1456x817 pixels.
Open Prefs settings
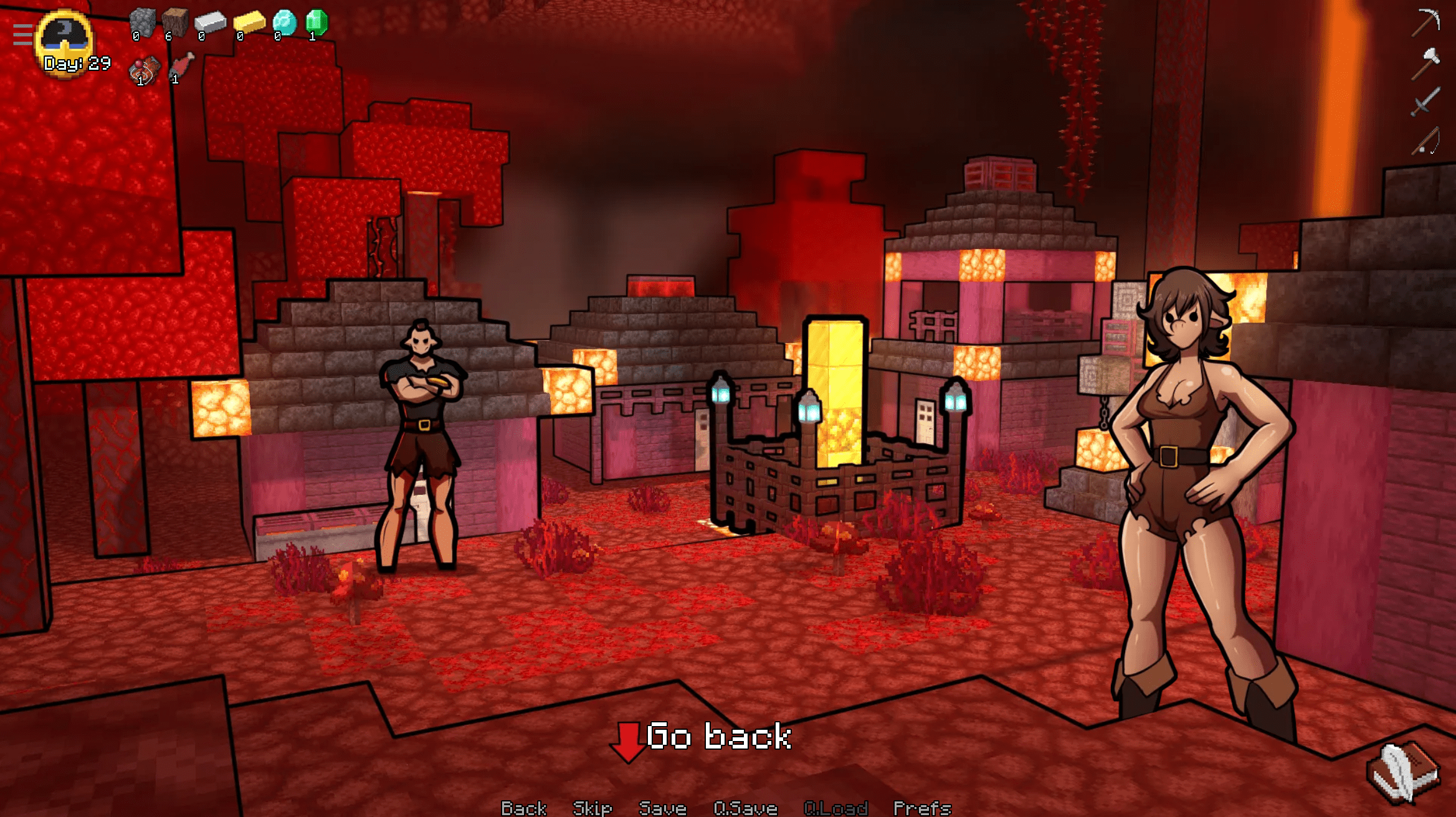click(922, 808)
